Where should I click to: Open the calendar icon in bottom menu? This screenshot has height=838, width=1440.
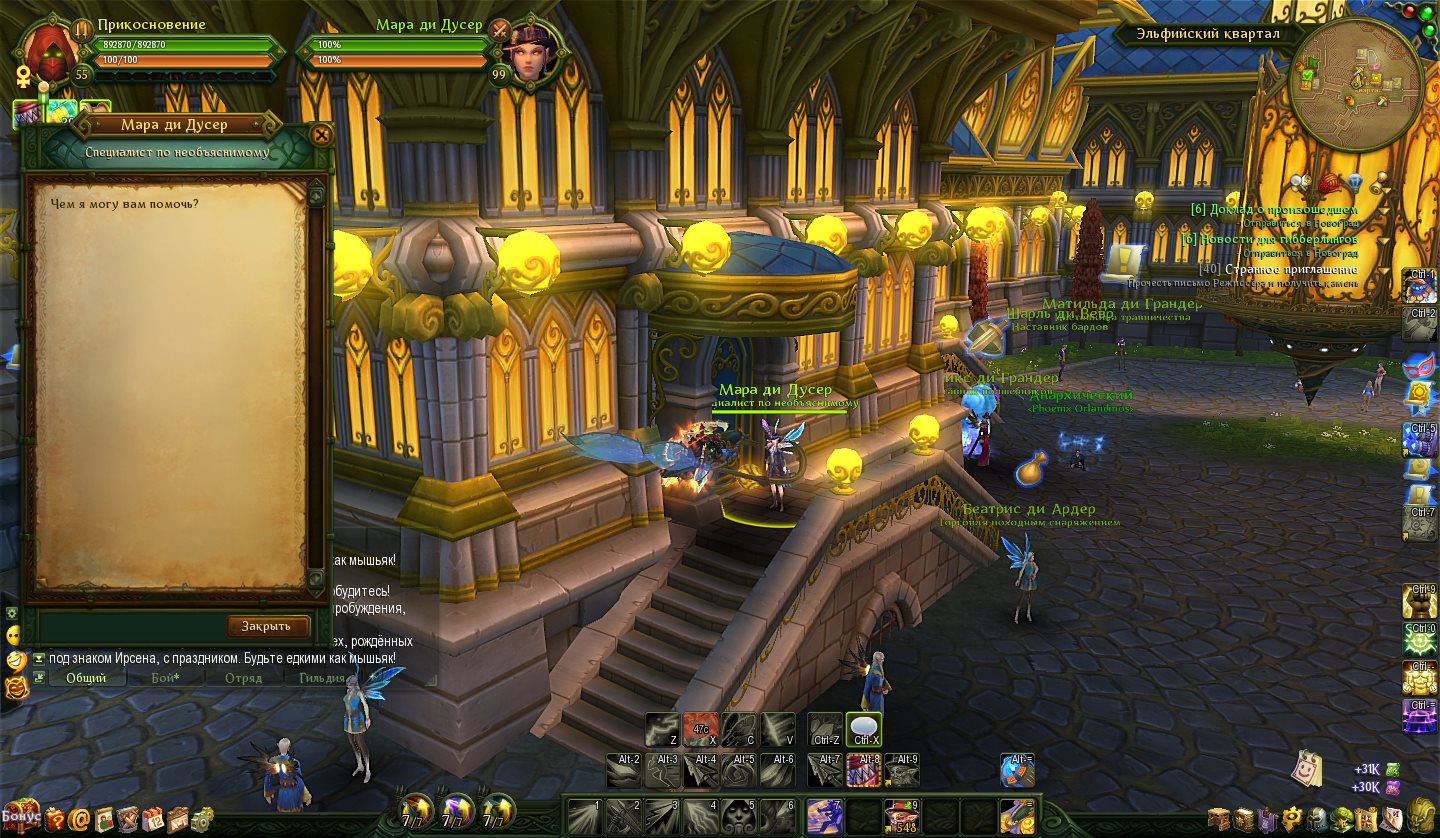tap(153, 819)
